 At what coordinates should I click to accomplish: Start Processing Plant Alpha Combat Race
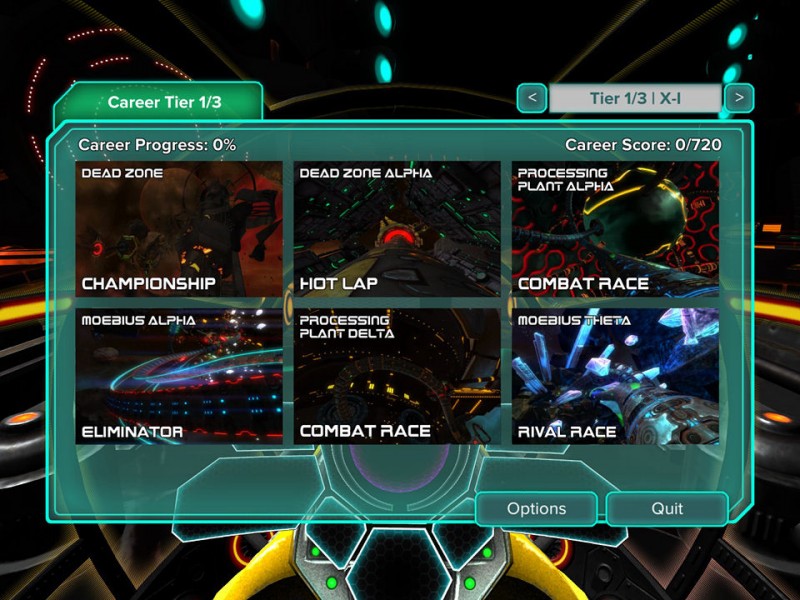(615, 229)
